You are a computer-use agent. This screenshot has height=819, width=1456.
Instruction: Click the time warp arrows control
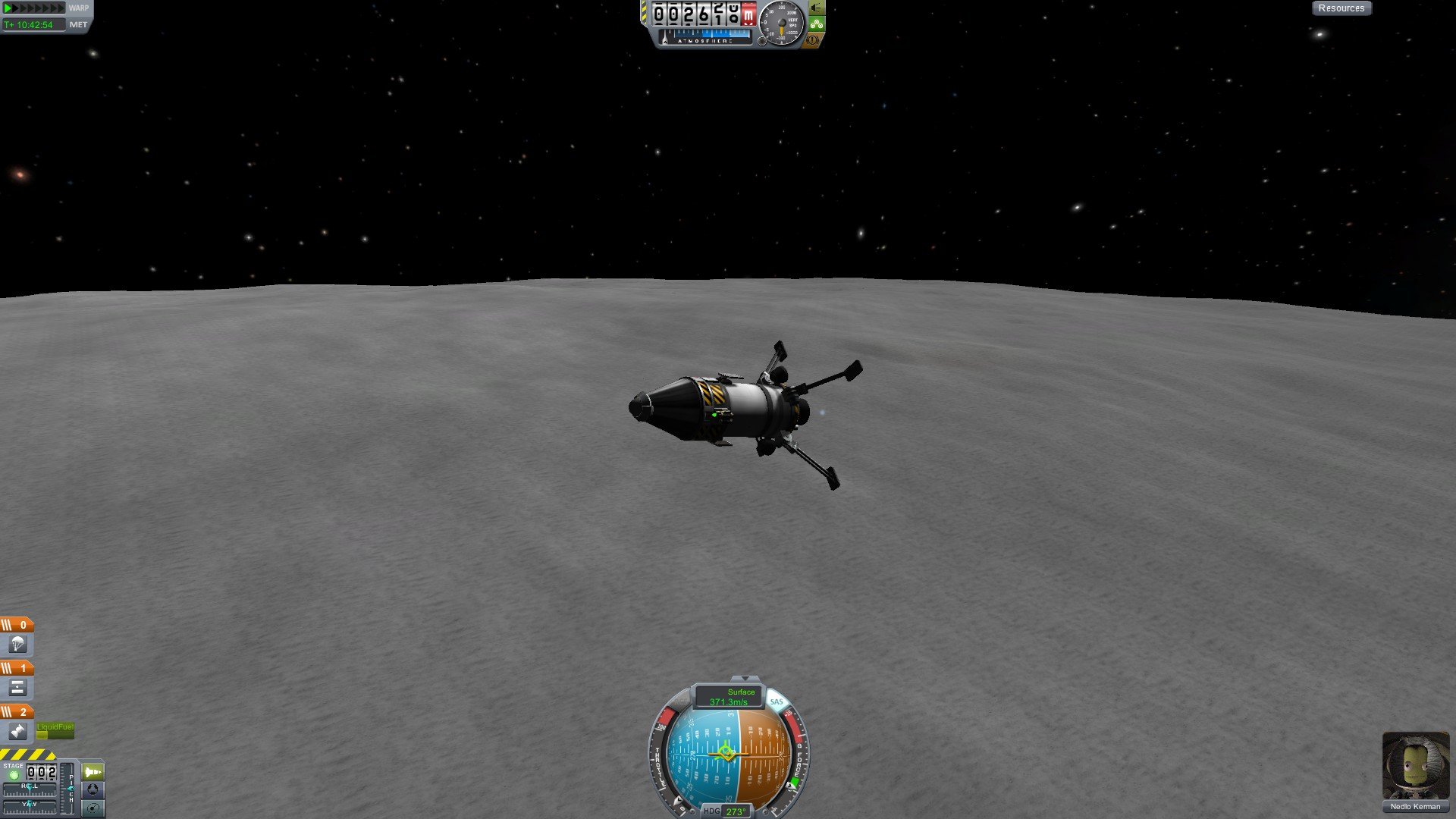pyautogui.click(x=34, y=8)
